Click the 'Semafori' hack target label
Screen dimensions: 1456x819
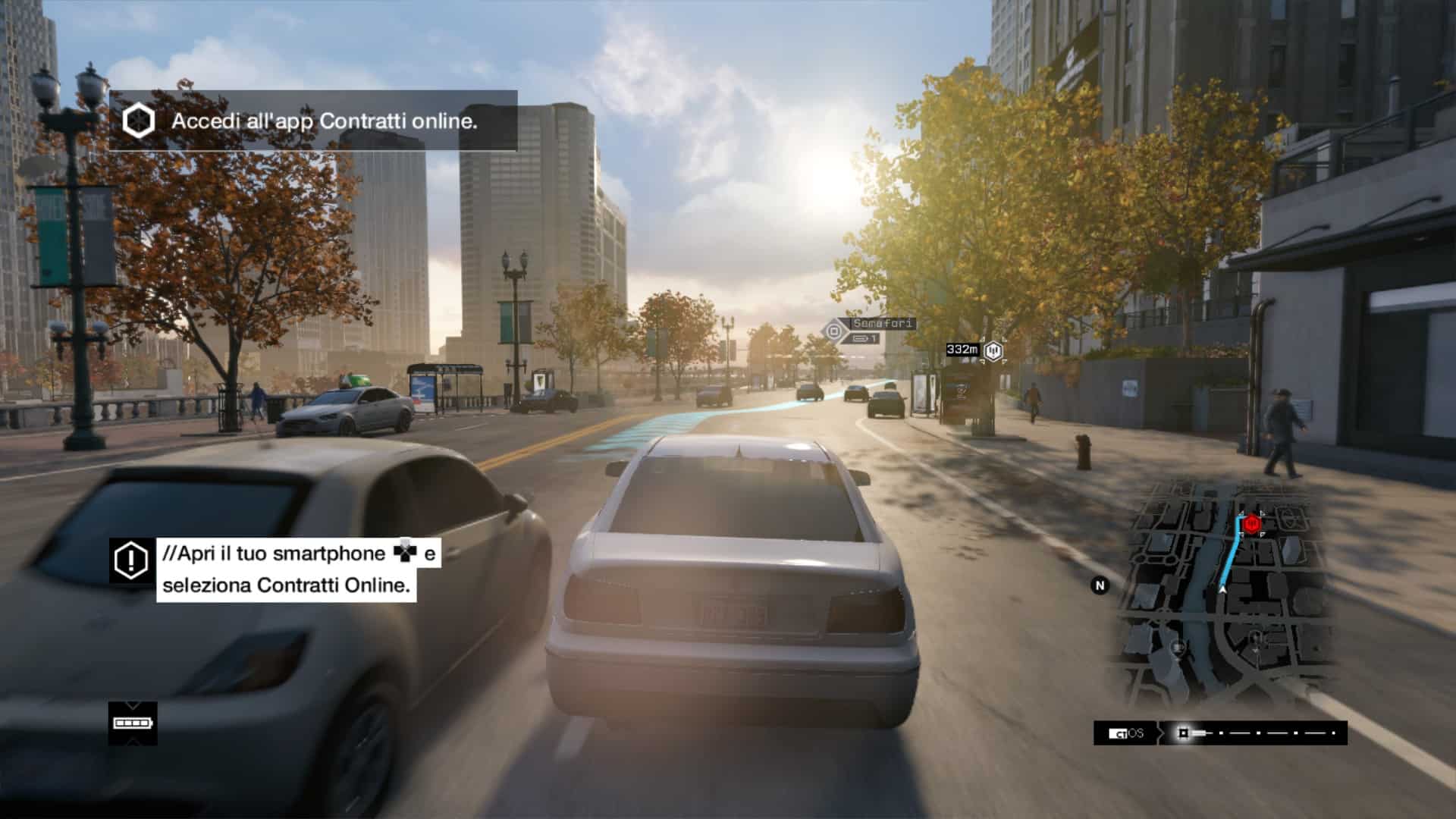(x=883, y=324)
